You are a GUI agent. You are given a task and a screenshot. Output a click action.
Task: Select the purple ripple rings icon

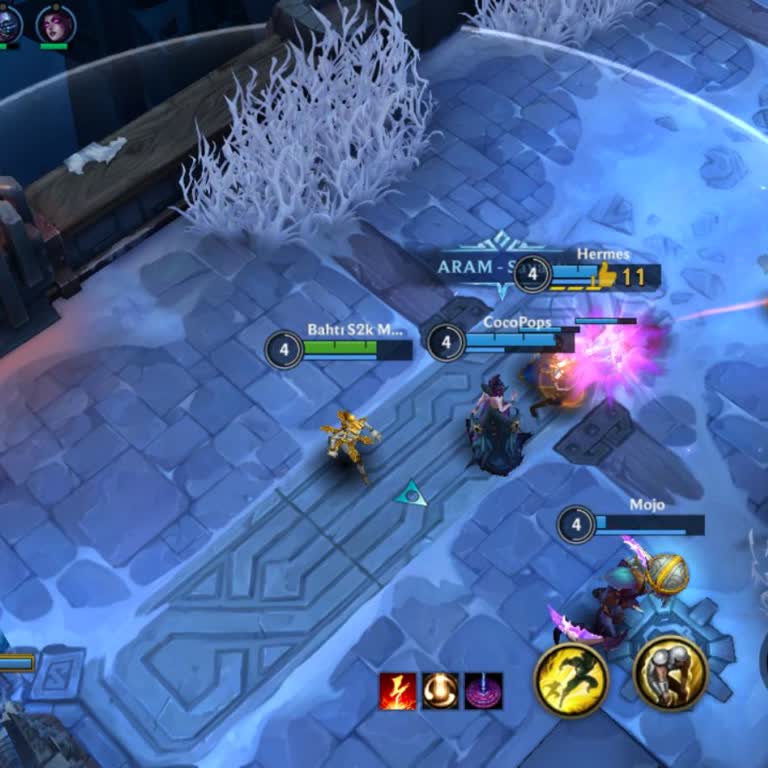(x=484, y=691)
